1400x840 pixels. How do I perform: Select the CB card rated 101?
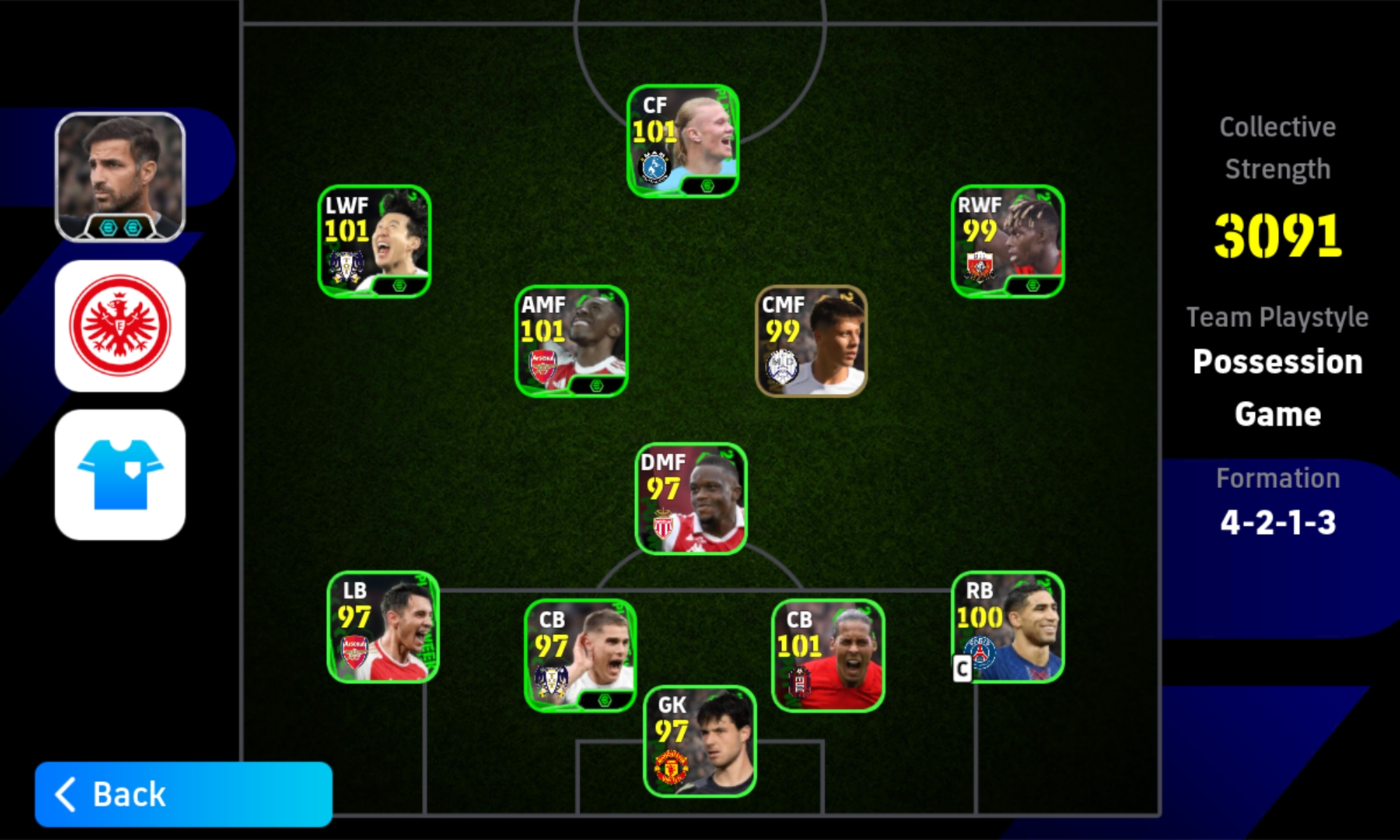point(827,656)
